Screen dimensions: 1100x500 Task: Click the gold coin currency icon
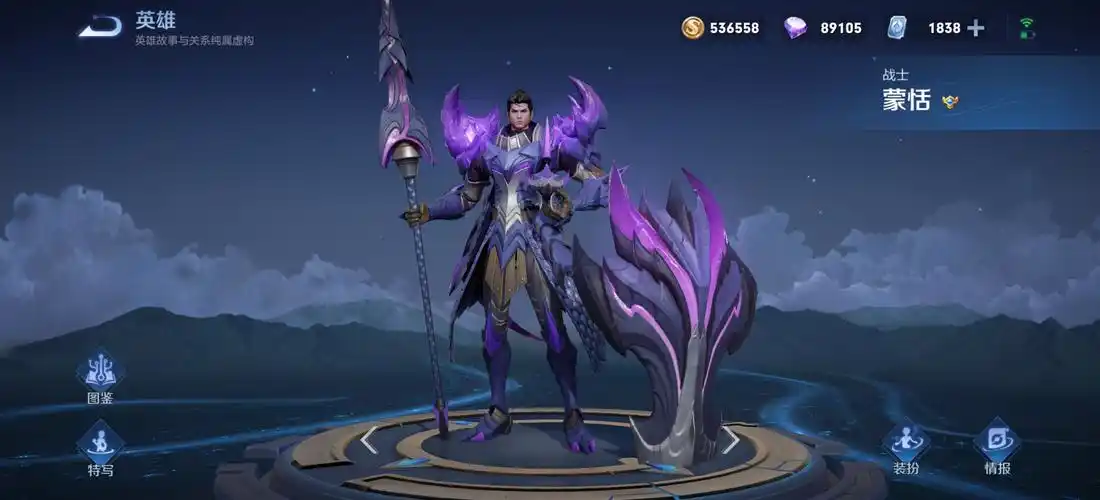pos(693,28)
